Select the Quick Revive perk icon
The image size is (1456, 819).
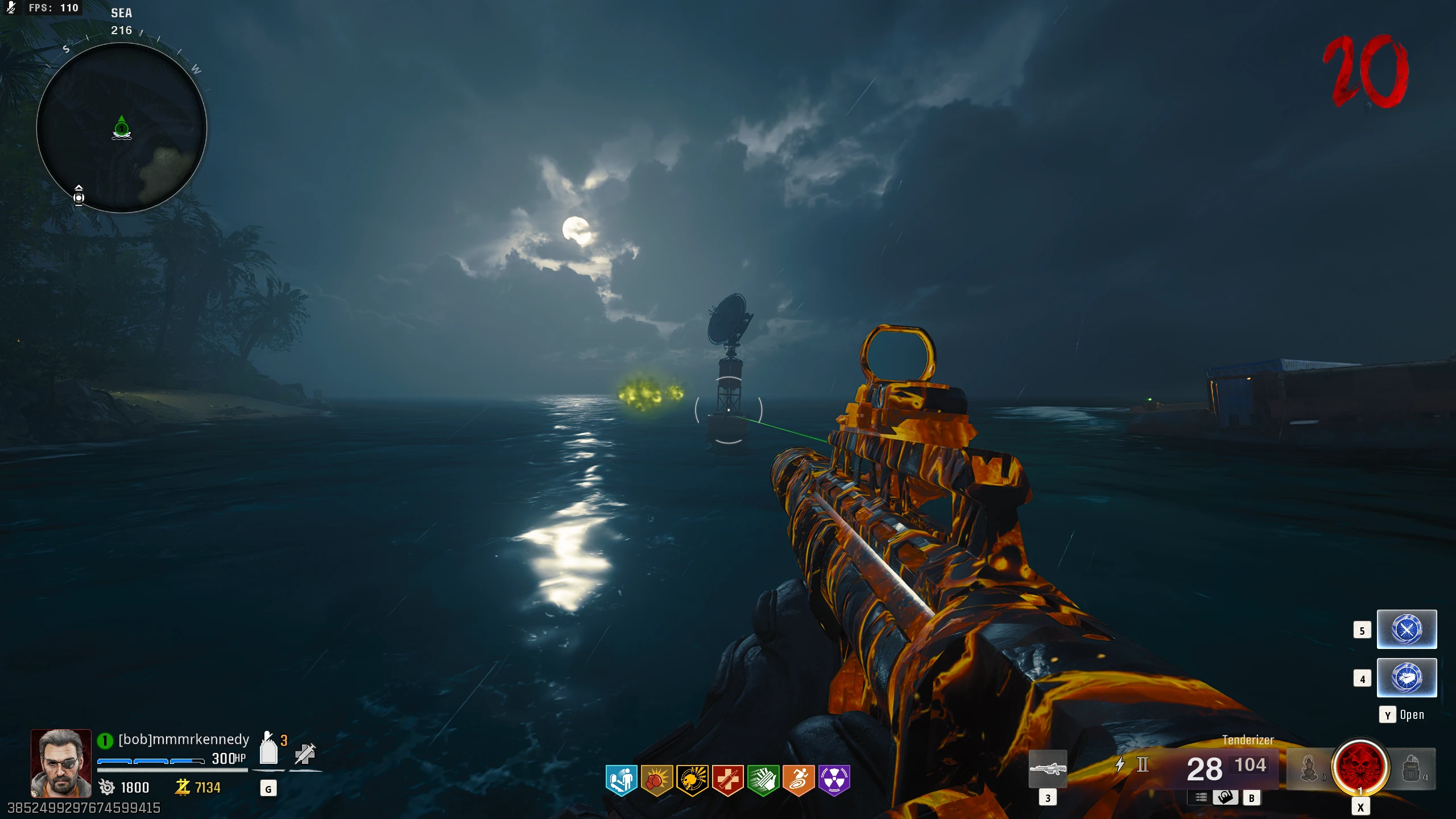click(x=621, y=779)
